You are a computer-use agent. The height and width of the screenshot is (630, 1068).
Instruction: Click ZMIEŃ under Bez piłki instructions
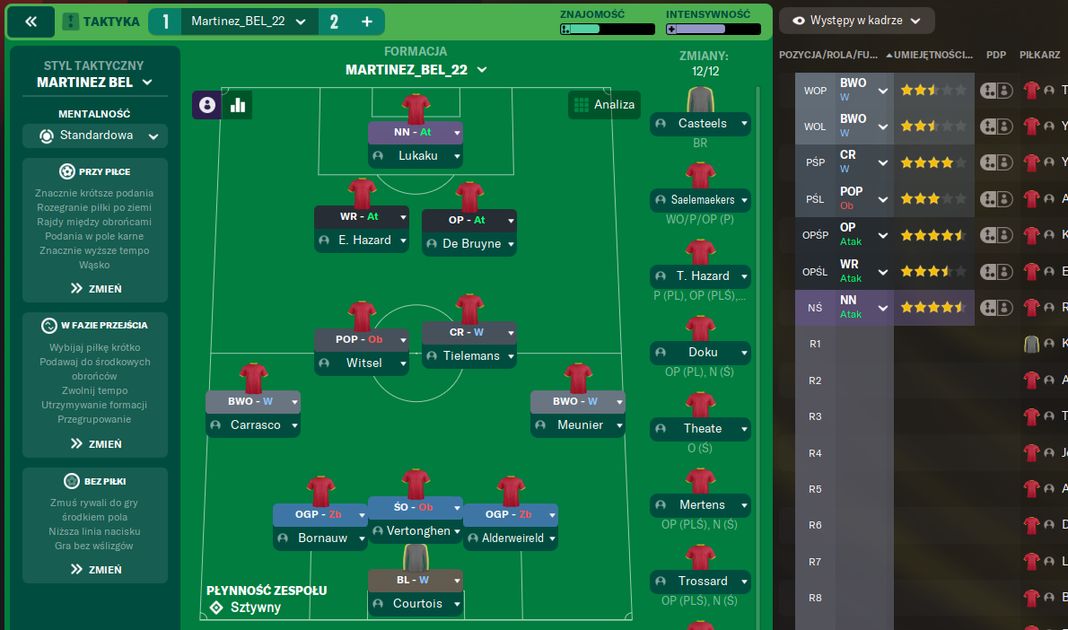click(x=95, y=570)
